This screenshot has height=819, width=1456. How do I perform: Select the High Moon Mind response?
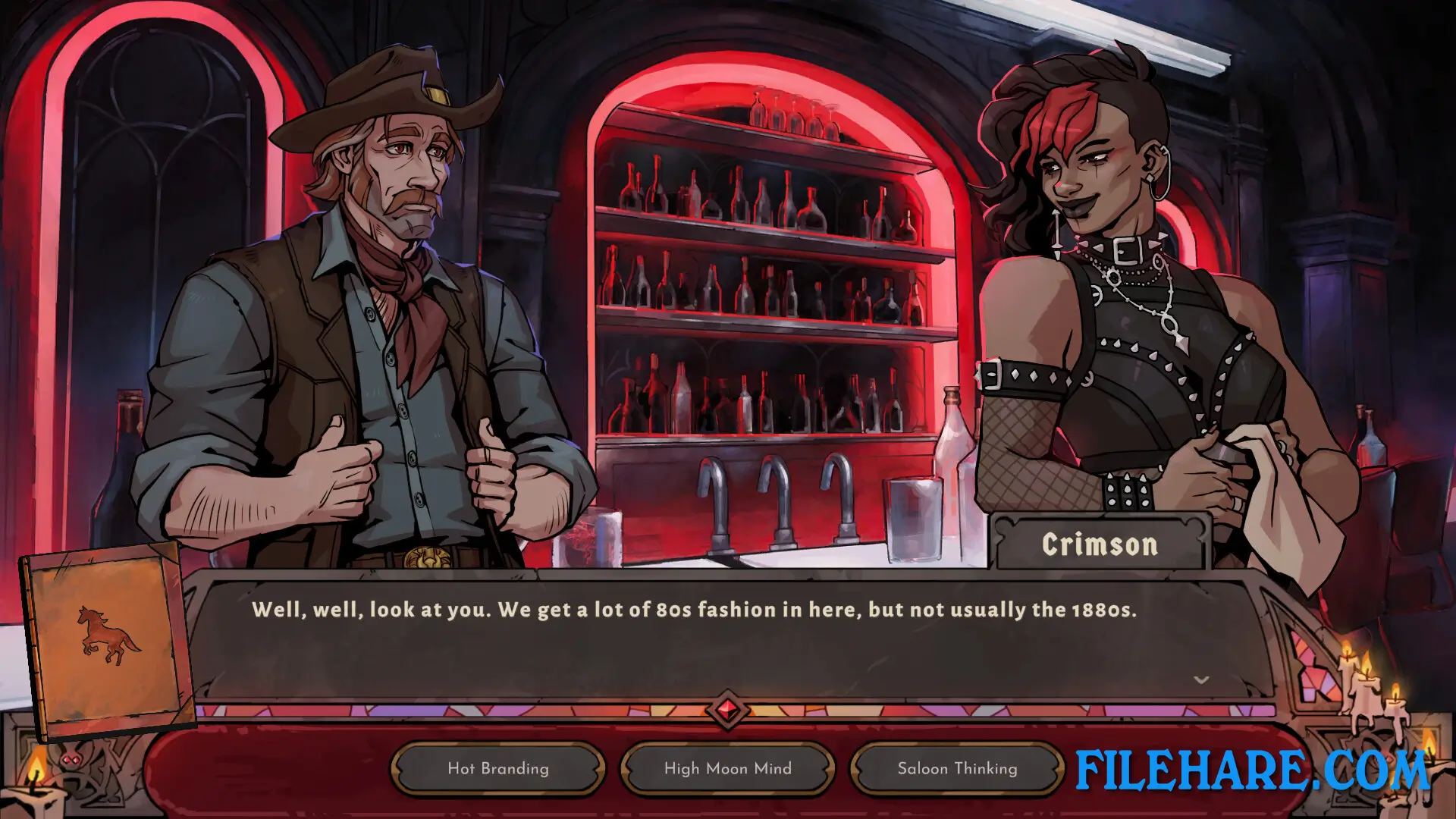pyautogui.click(x=726, y=768)
